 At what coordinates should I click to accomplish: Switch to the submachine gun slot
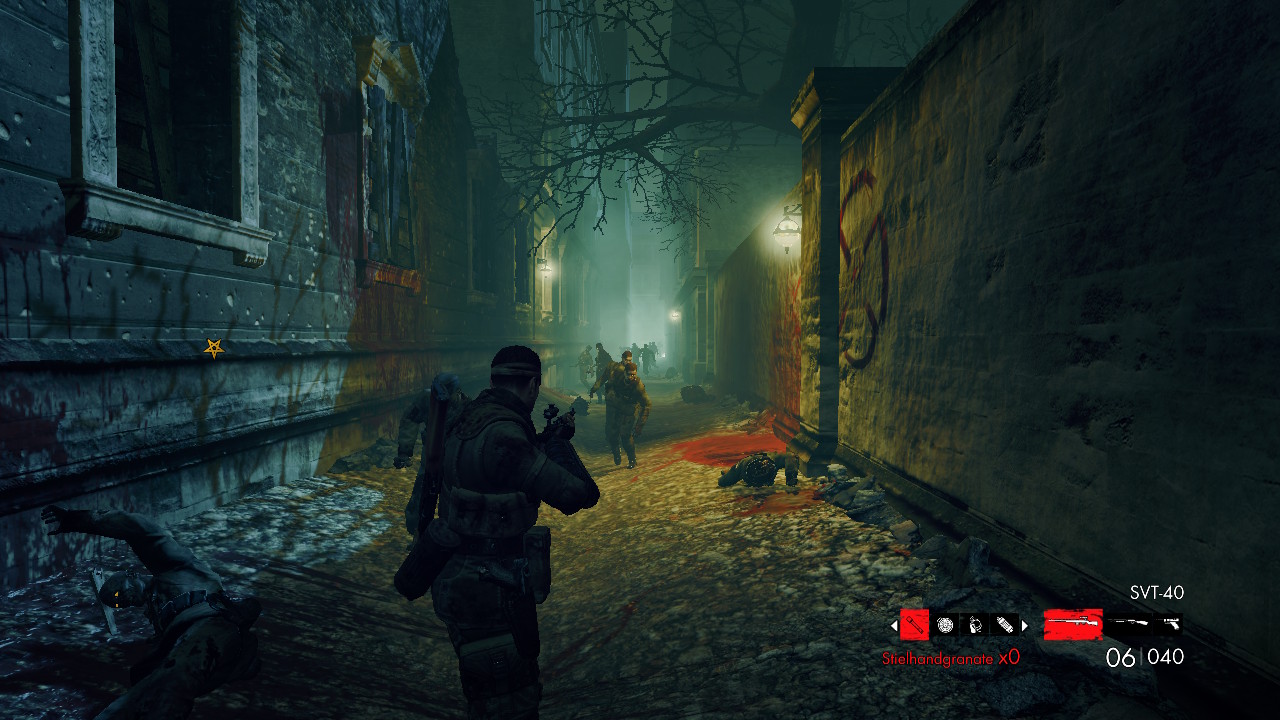[x=1130, y=625]
